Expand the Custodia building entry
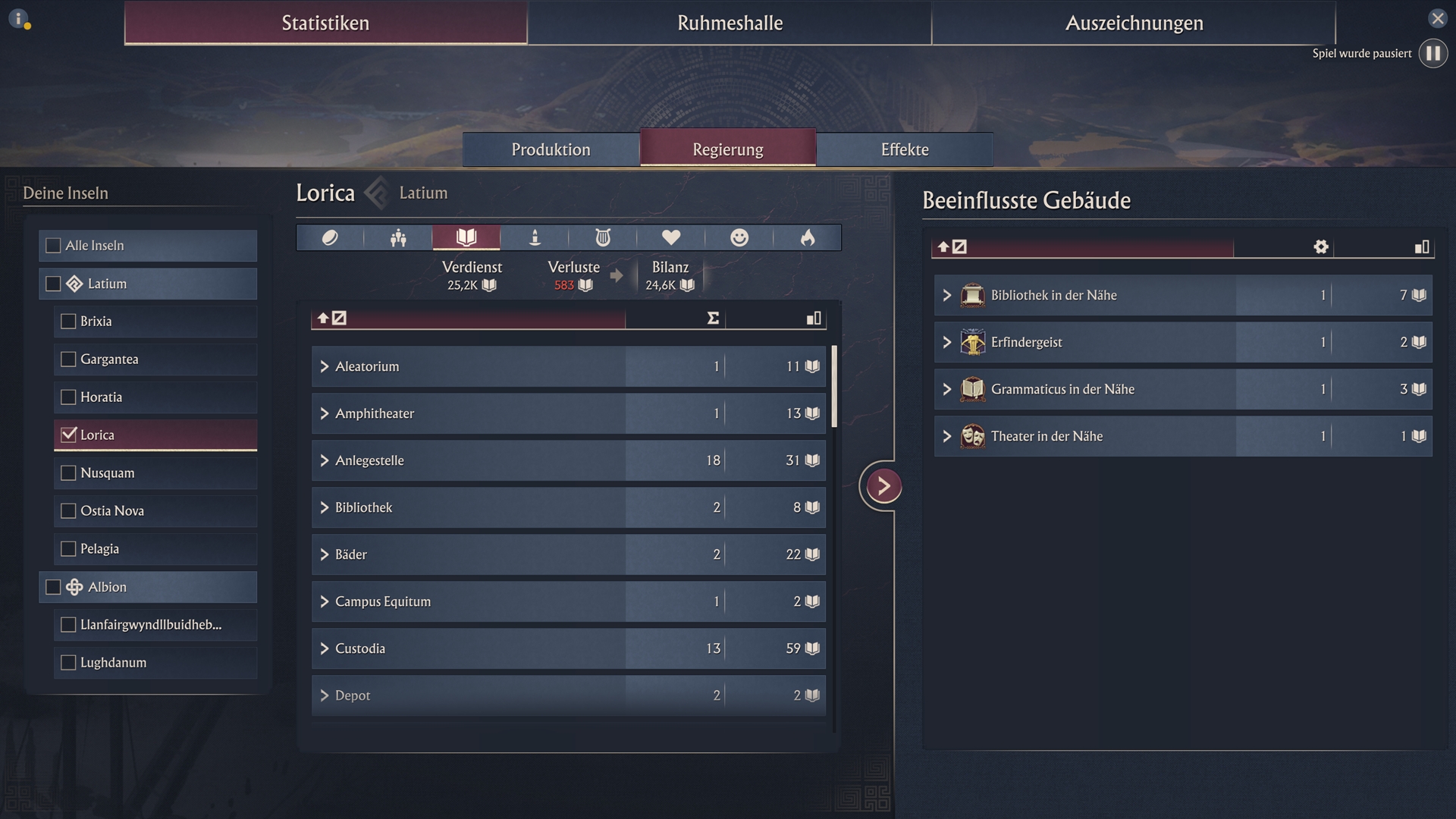The height and width of the screenshot is (819, 1456). pyautogui.click(x=325, y=649)
